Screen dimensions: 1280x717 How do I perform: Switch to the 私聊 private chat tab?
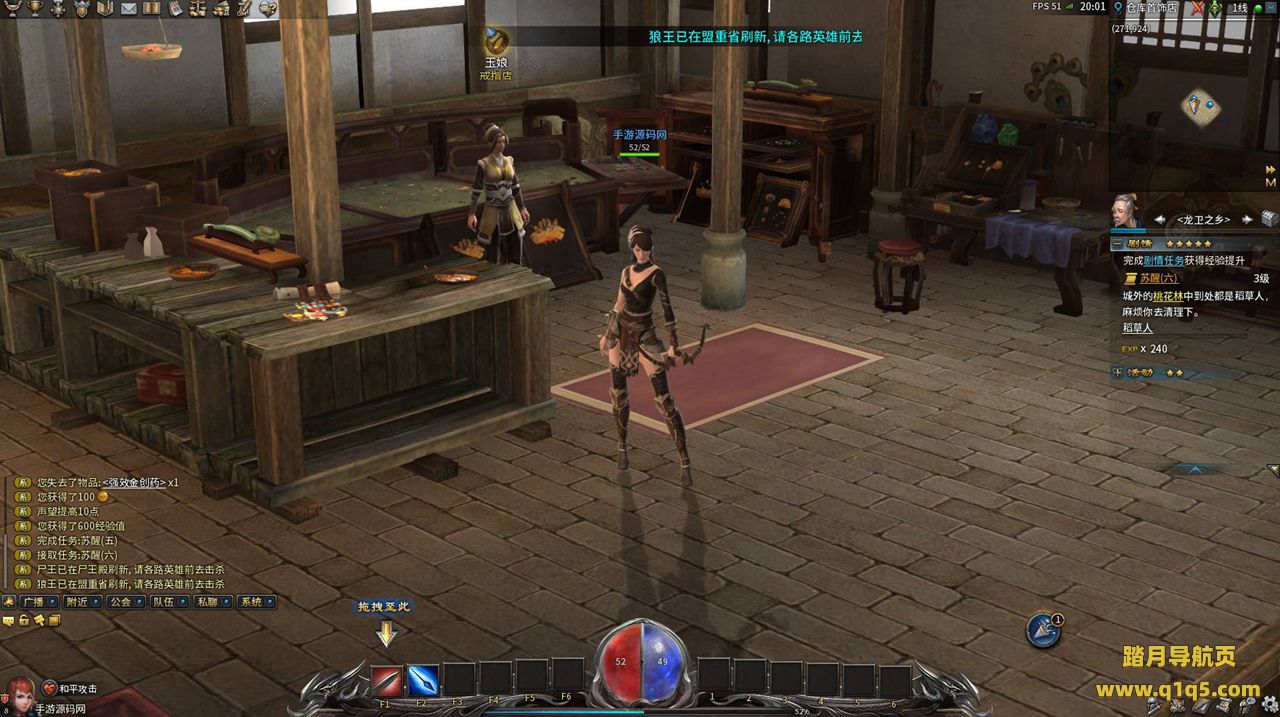pos(208,602)
